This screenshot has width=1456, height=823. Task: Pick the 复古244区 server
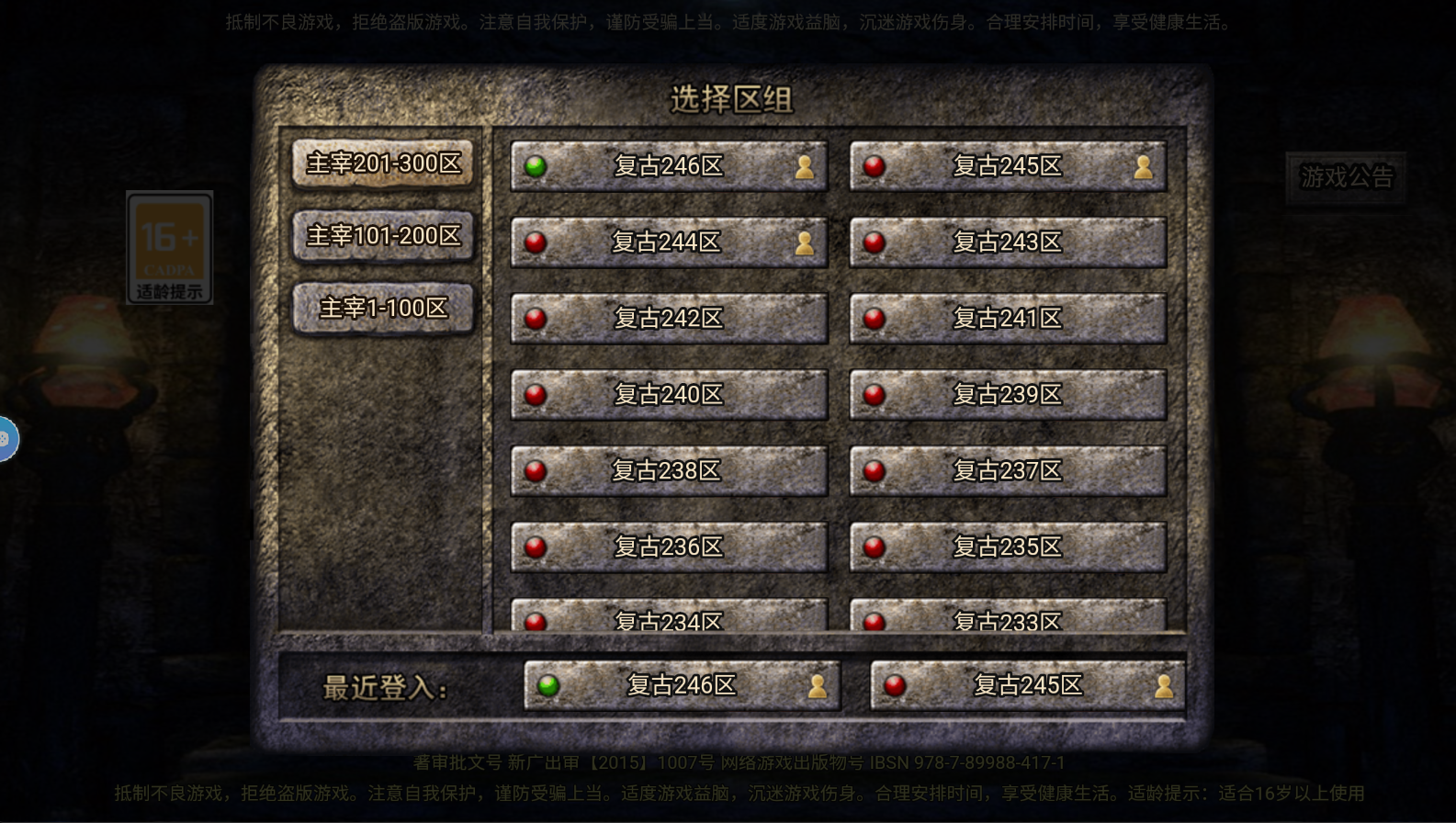tap(669, 242)
